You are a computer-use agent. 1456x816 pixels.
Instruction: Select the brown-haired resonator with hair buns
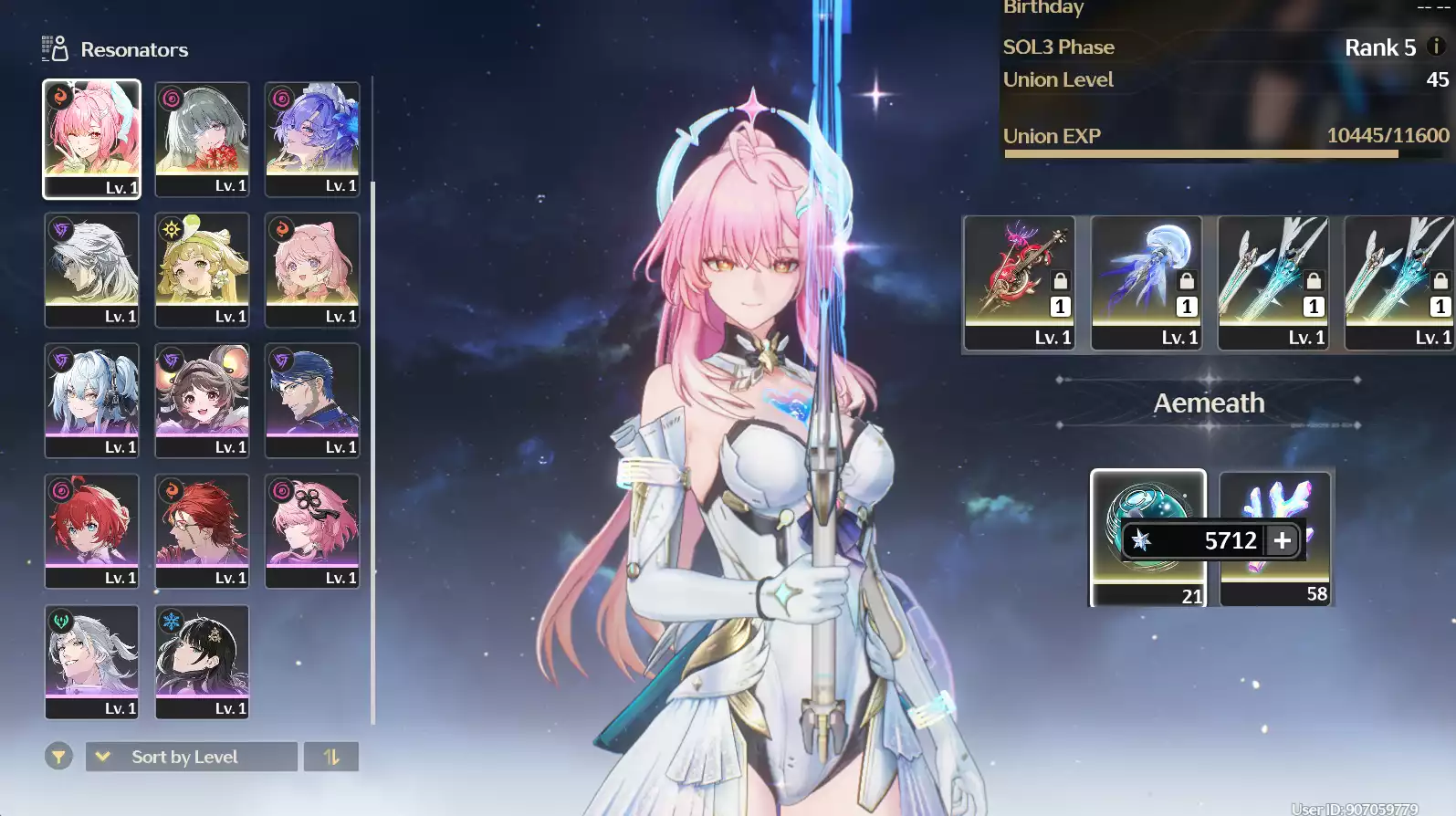tap(202, 399)
